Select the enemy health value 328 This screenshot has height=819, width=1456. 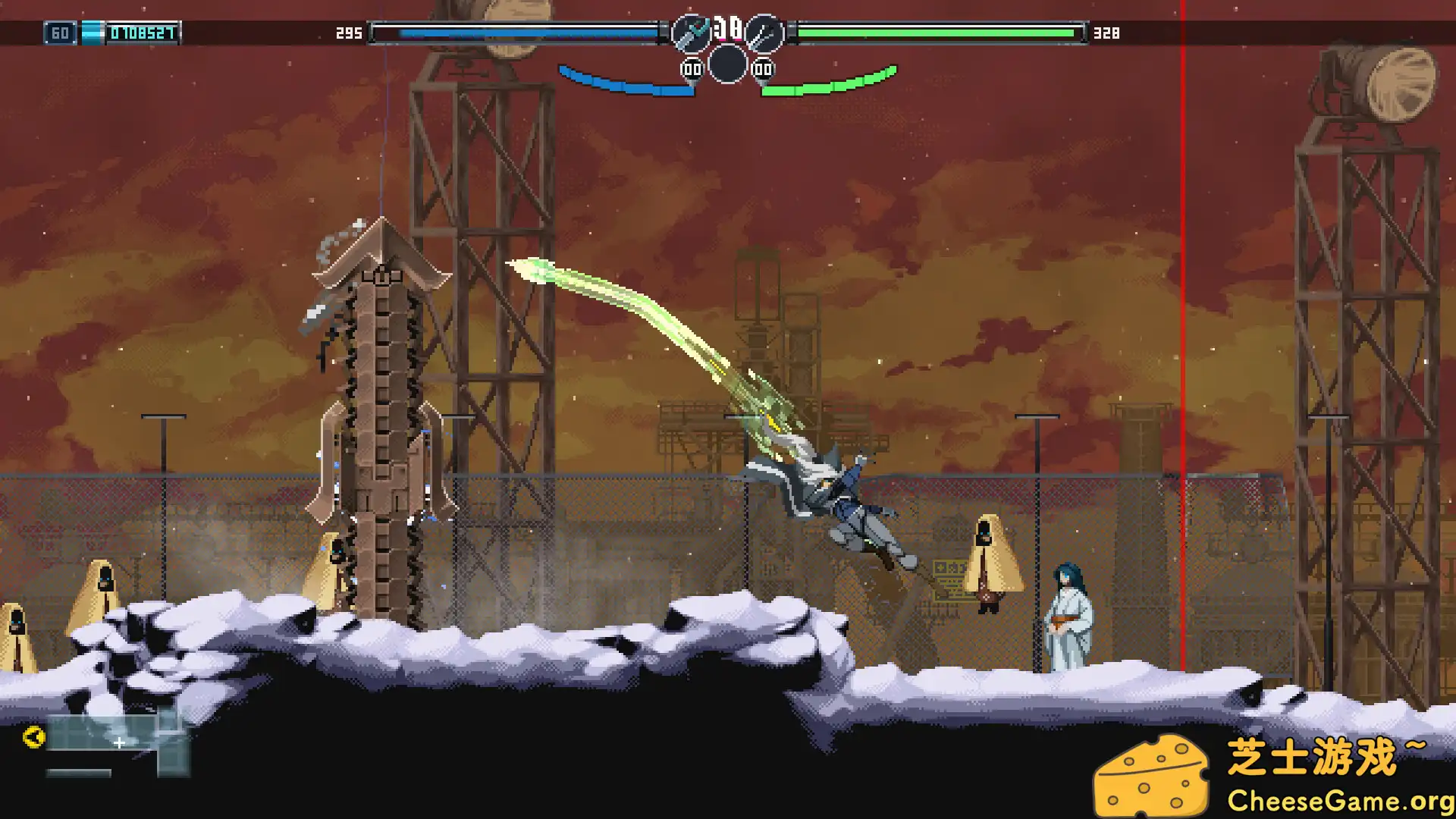pos(1106,33)
